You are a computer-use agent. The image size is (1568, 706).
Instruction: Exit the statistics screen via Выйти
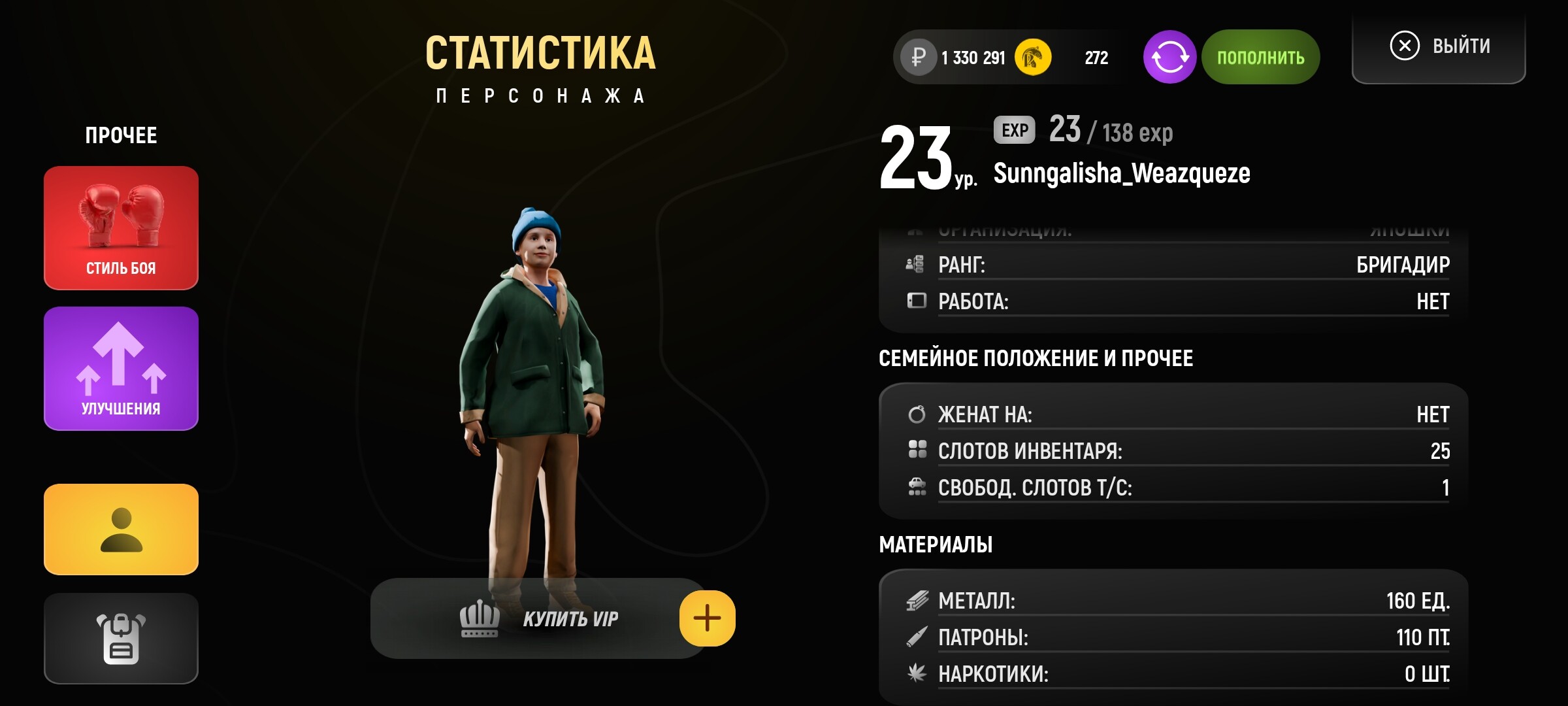pos(1439,47)
